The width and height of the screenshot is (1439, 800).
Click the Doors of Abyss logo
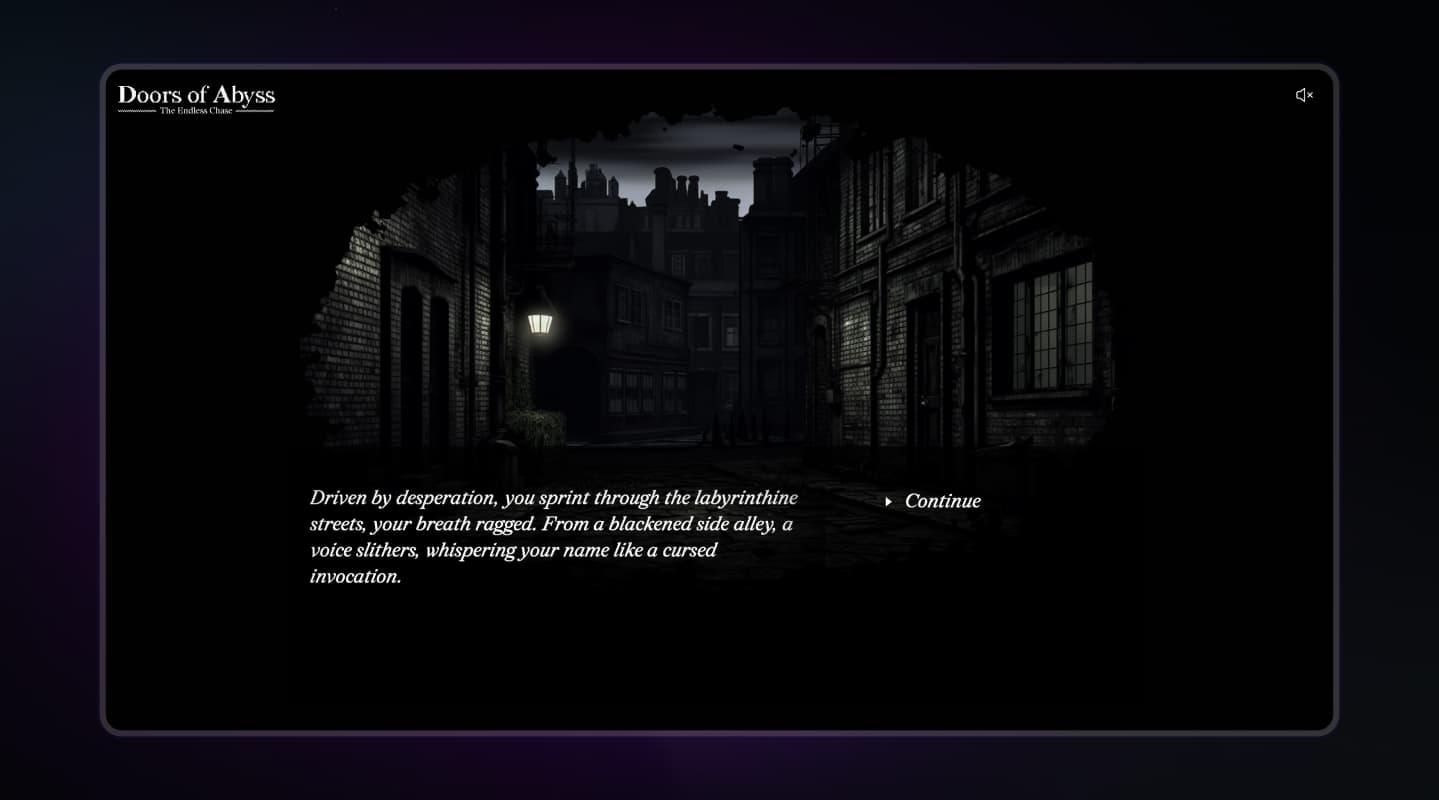(196, 98)
